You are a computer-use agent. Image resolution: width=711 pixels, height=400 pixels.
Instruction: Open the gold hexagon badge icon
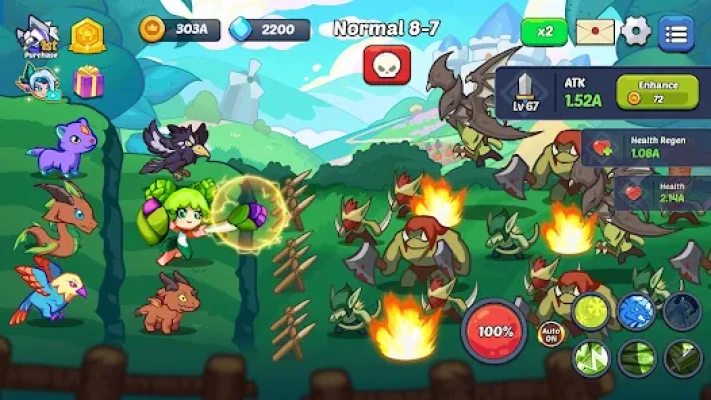(x=88, y=36)
